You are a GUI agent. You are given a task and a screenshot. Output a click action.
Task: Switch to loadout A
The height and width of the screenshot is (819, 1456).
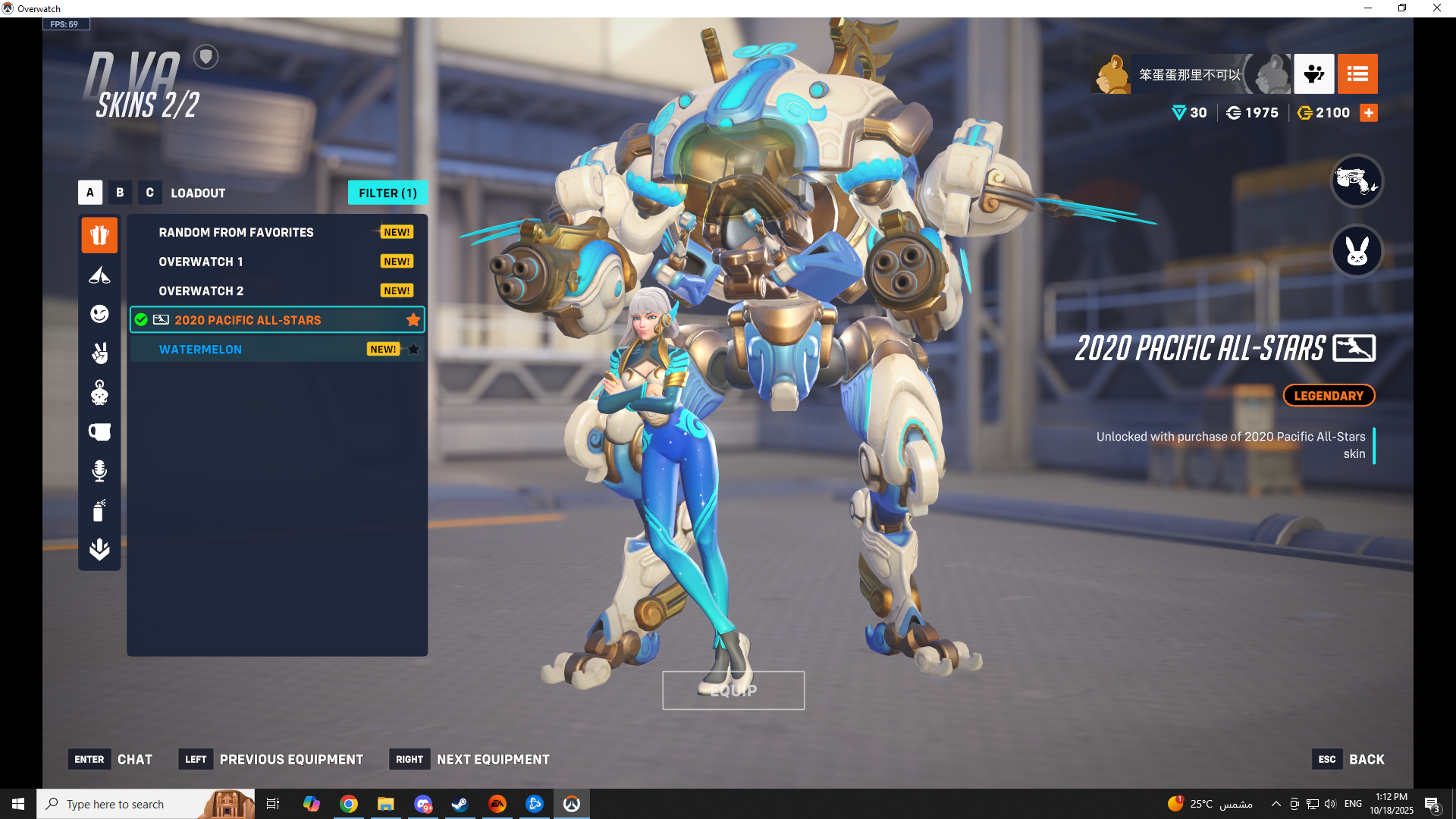(90, 193)
